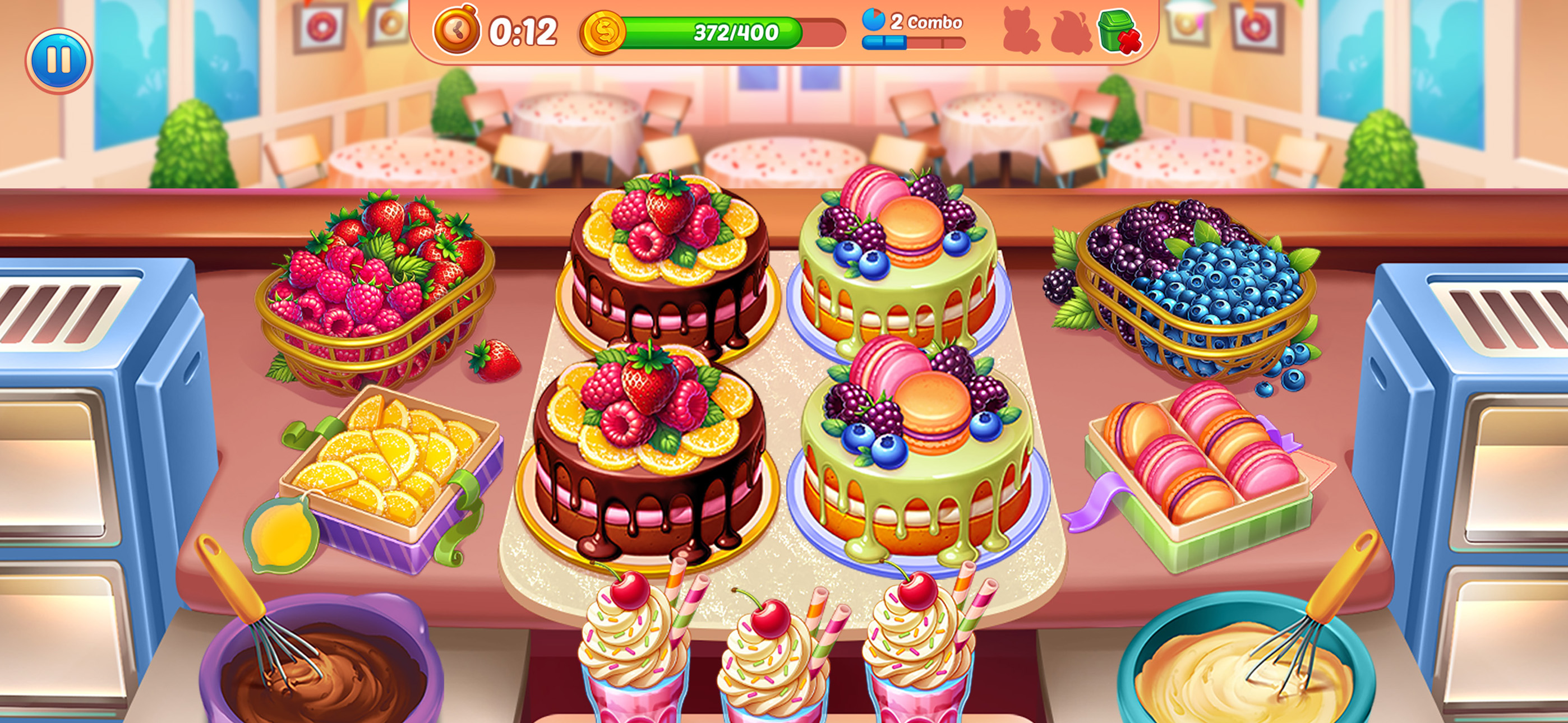
Task: Tap the 2 Combo counter label
Action: [926, 22]
